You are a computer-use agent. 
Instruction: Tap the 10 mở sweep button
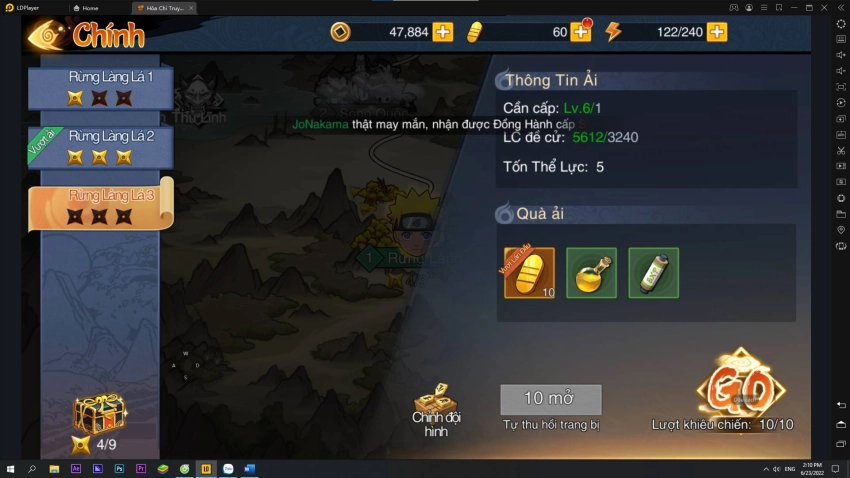[551, 399]
